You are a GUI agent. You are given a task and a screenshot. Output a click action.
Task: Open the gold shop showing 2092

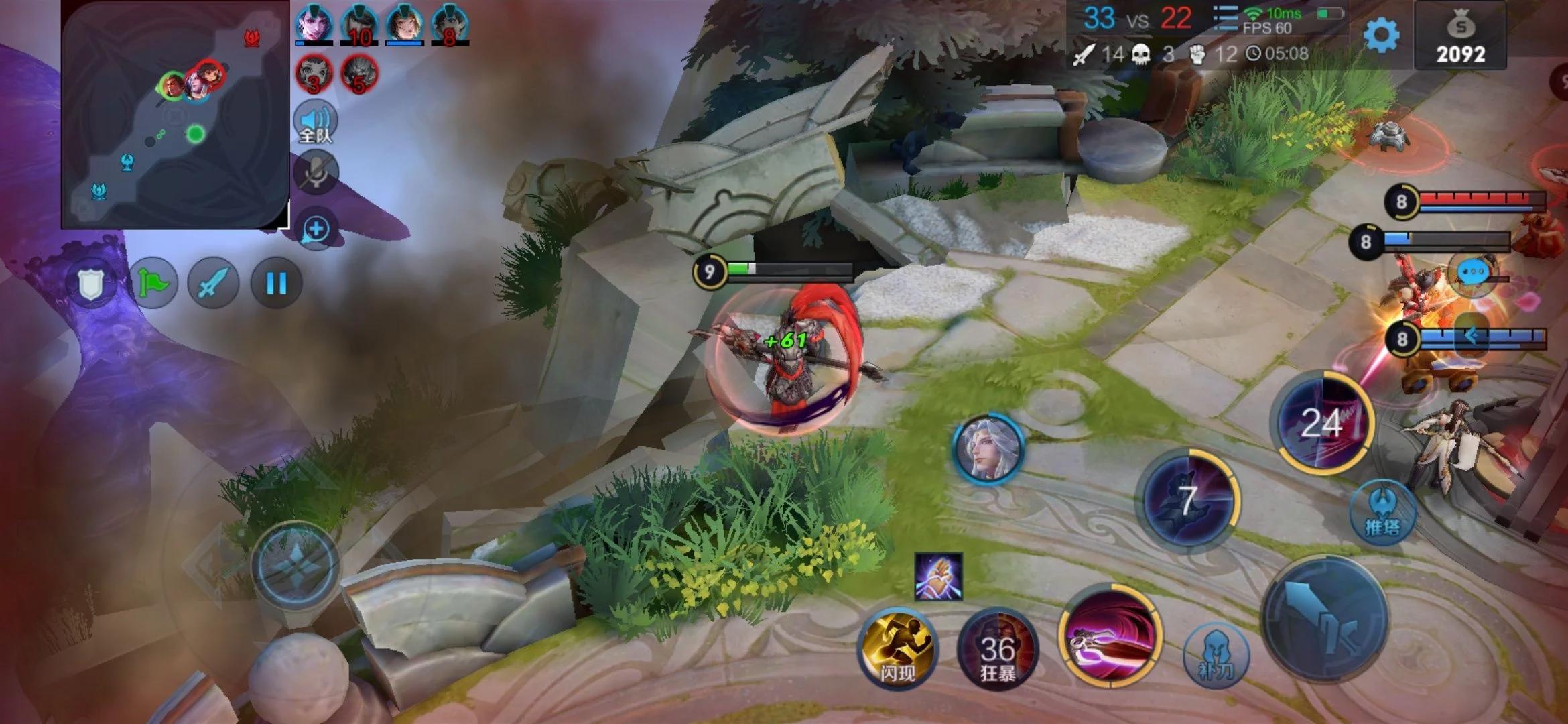[x=1460, y=37]
